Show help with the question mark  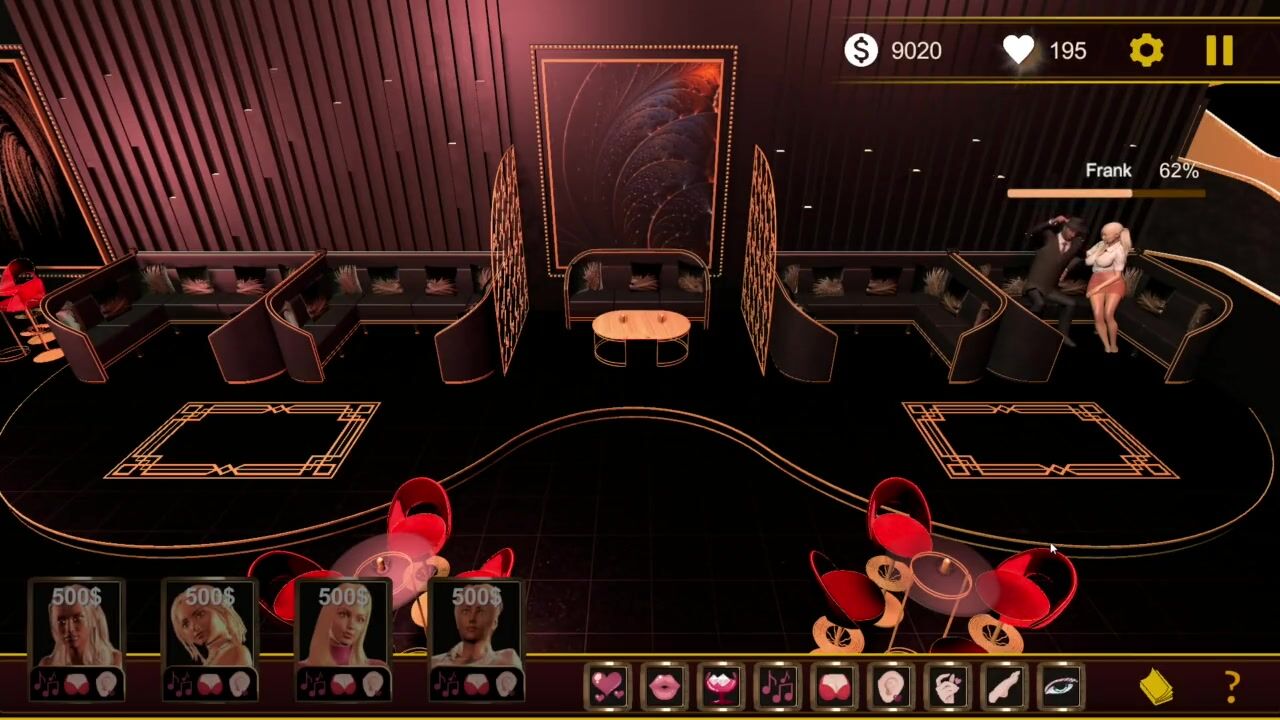(x=1232, y=687)
